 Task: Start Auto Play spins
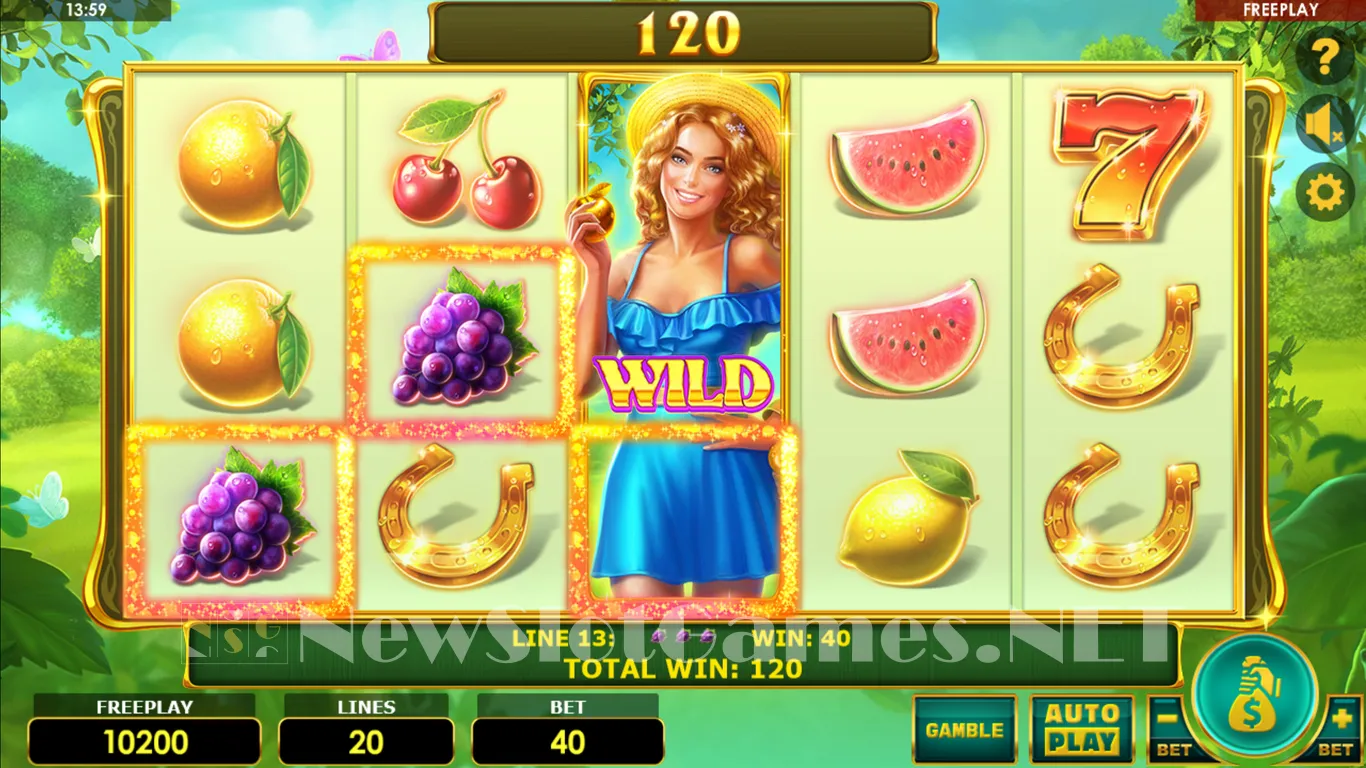pyautogui.click(x=1082, y=730)
